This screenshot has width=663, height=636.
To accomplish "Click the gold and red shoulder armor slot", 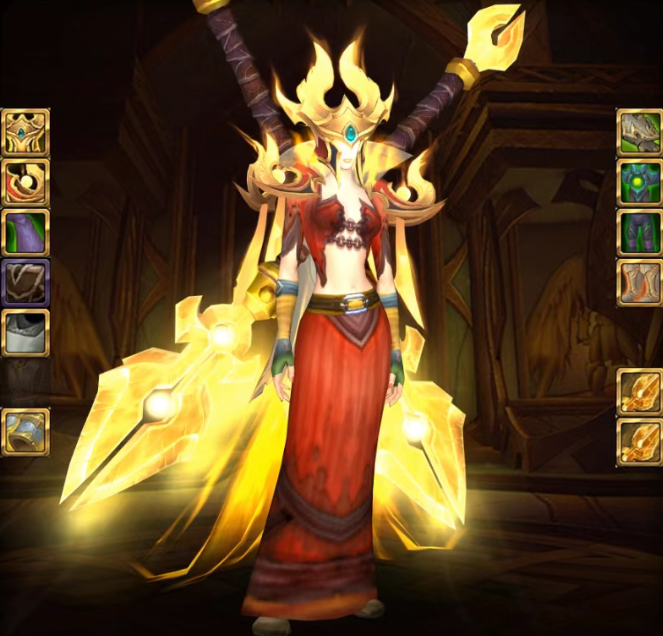I will coord(25,183).
